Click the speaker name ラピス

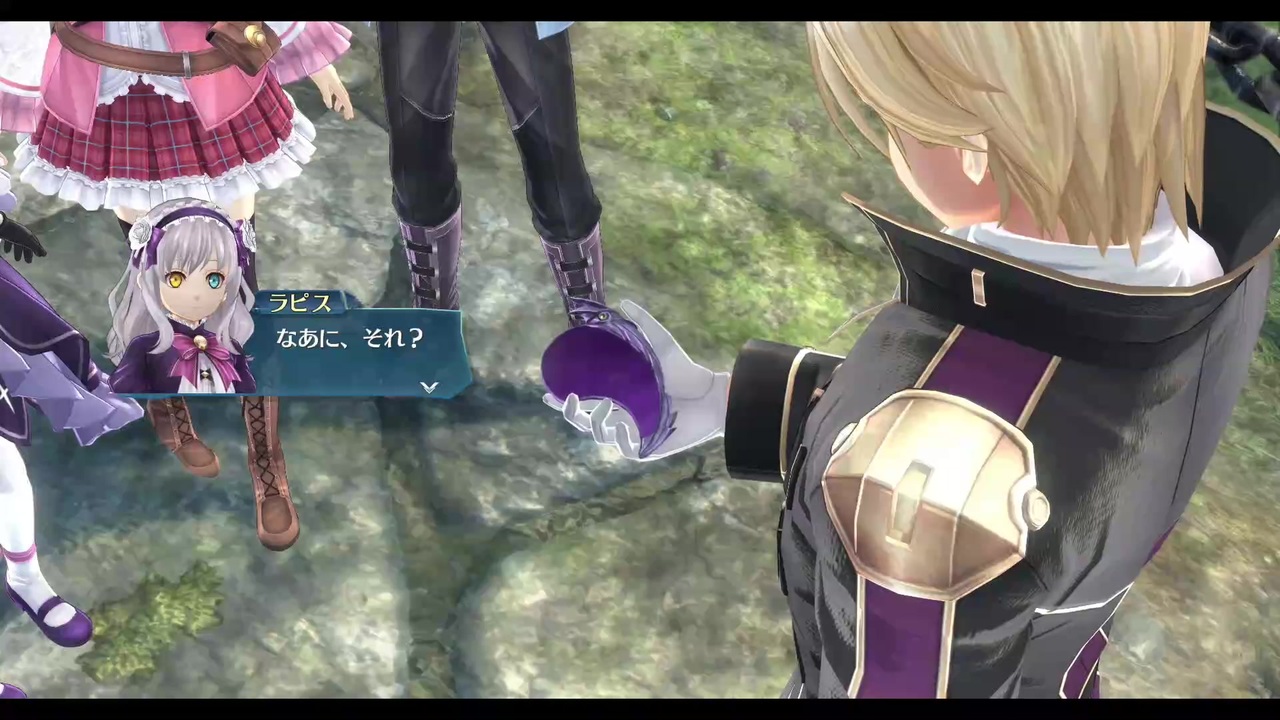point(300,304)
